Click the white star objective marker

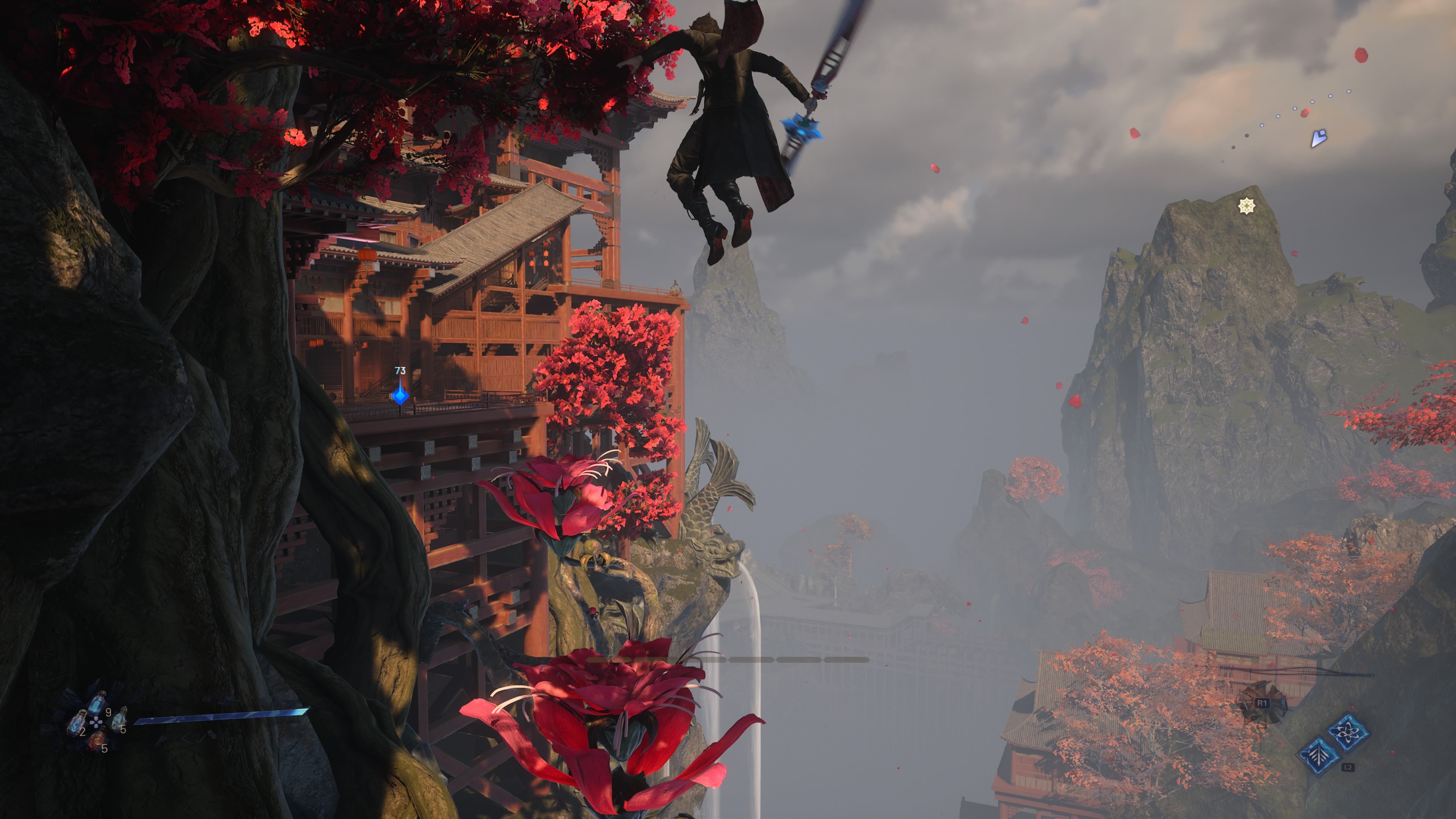click(x=1246, y=206)
